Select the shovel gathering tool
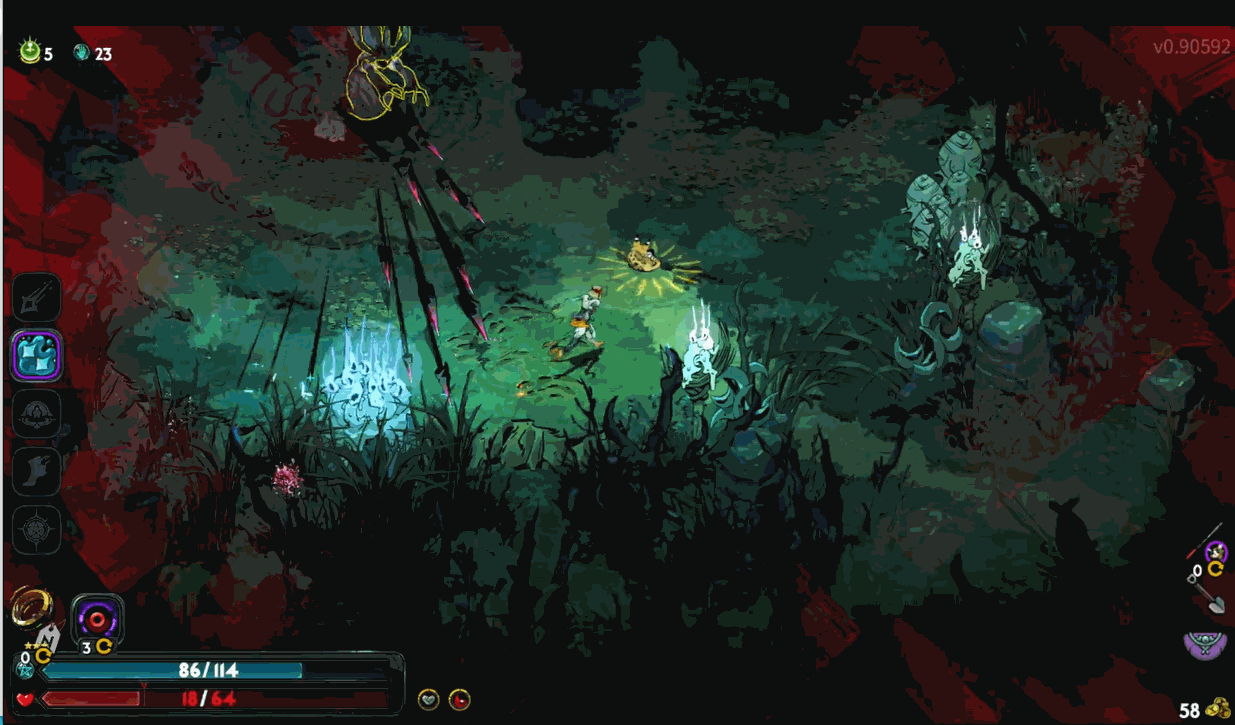Screen dimensions: 1235x725 click(1208, 598)
